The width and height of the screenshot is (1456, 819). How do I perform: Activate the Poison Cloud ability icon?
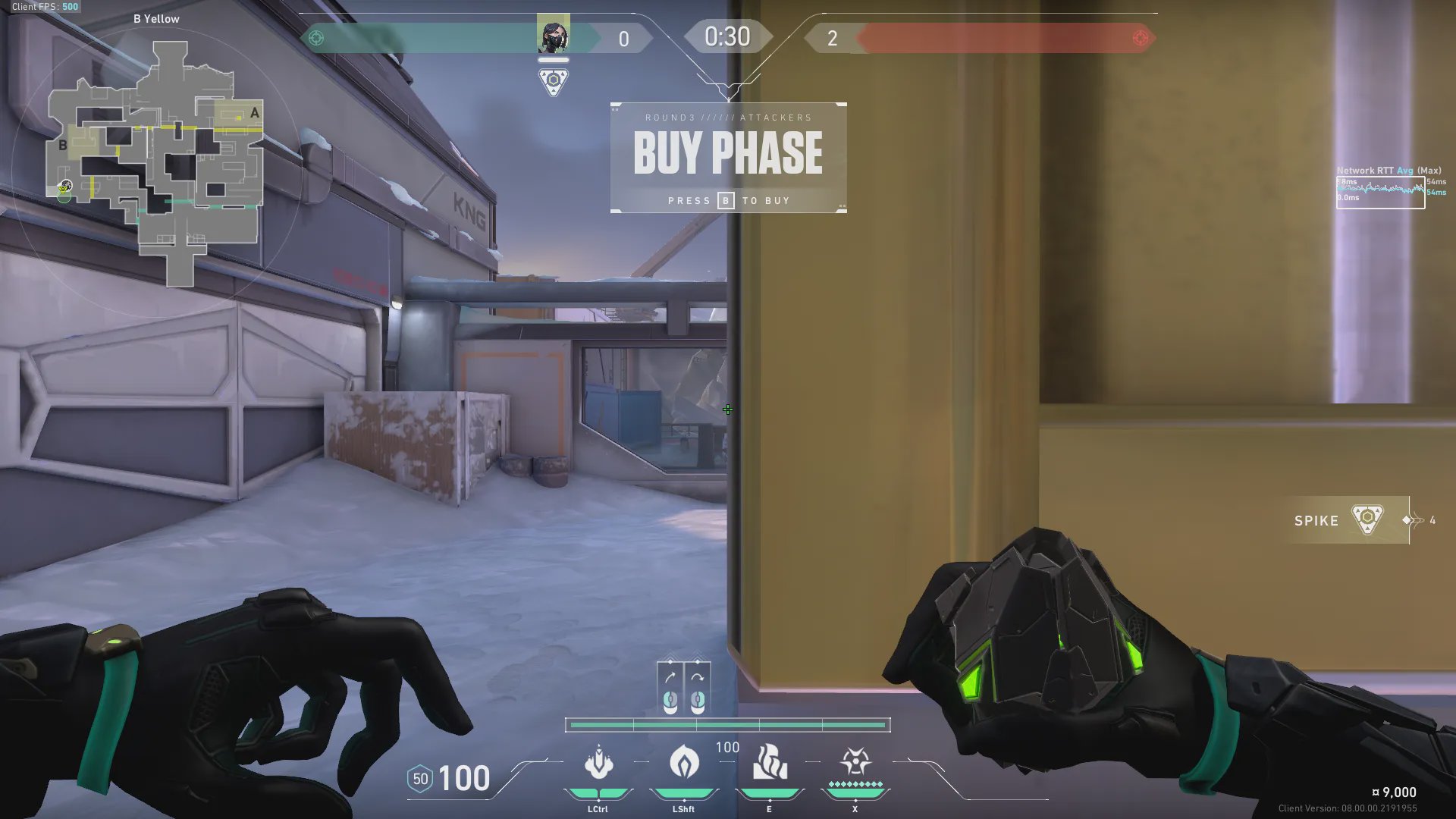(x=683, y=763)
